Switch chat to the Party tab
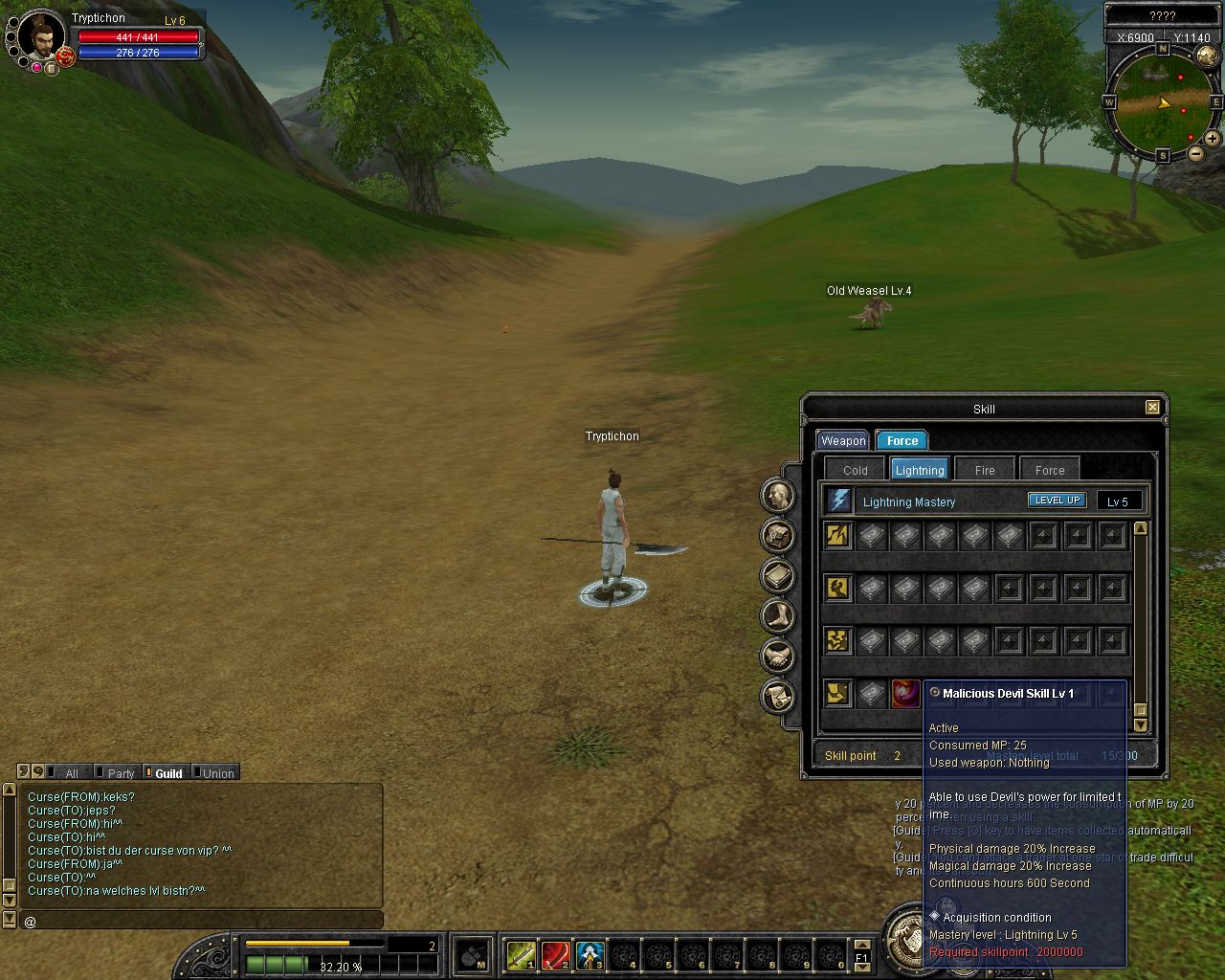 [x=121, y=773]
